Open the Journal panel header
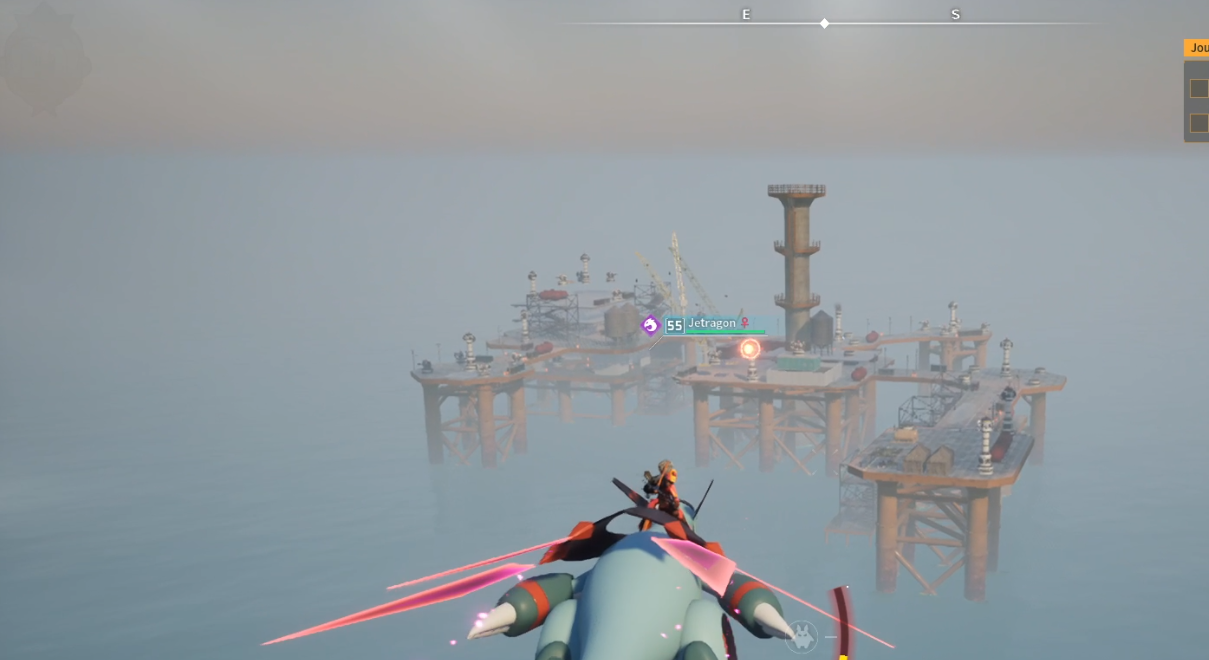 tap(1197, 48)
